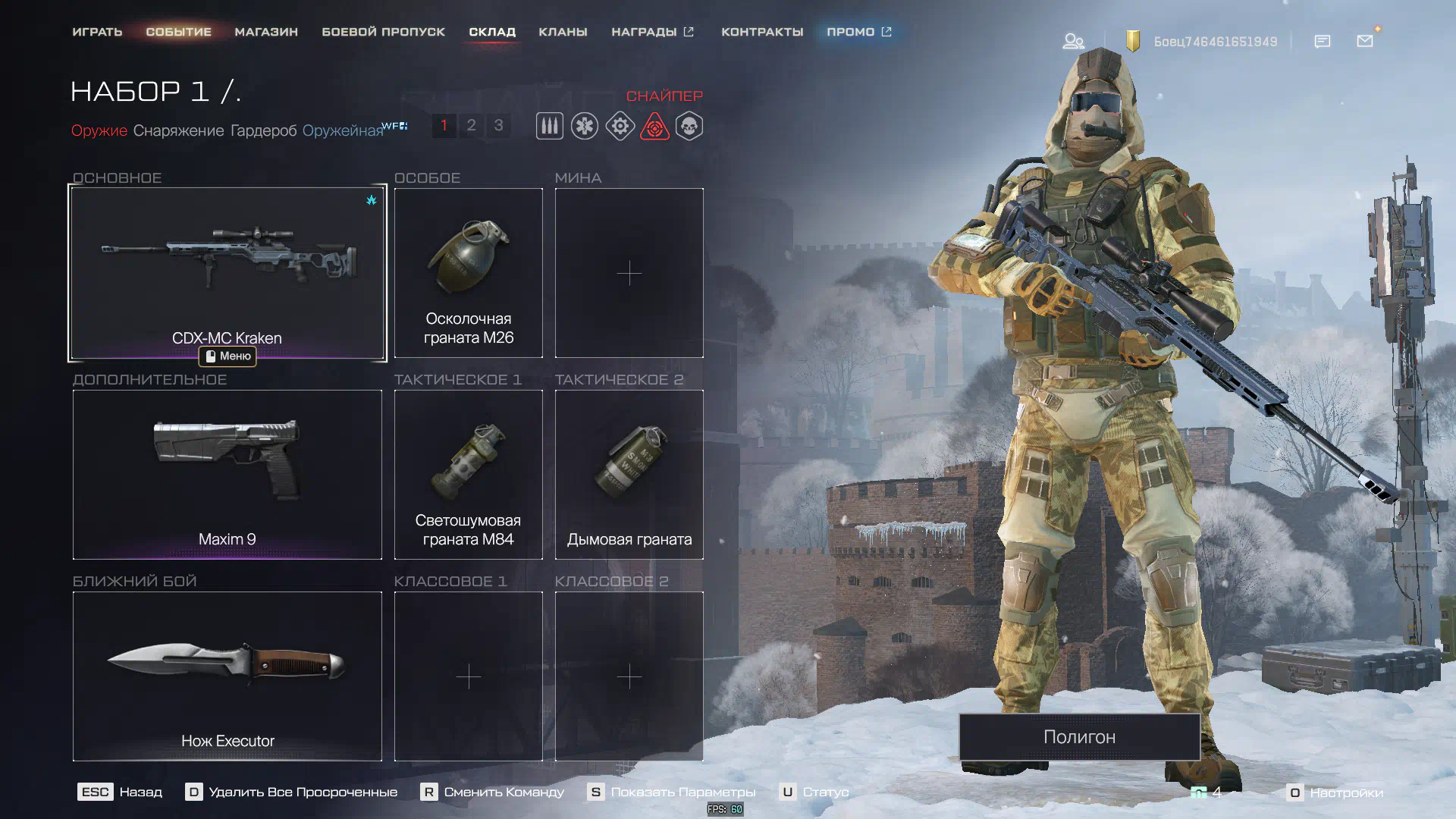Switch to the Гардероб tab
The image size is (1456, 819).
click(x=263, y=130)
